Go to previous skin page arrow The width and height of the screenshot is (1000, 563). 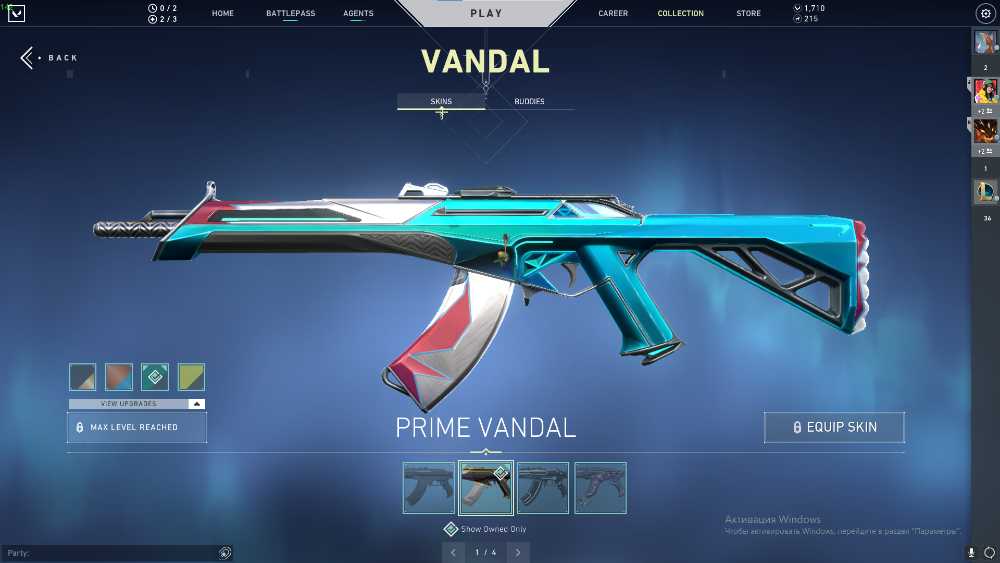454,552
